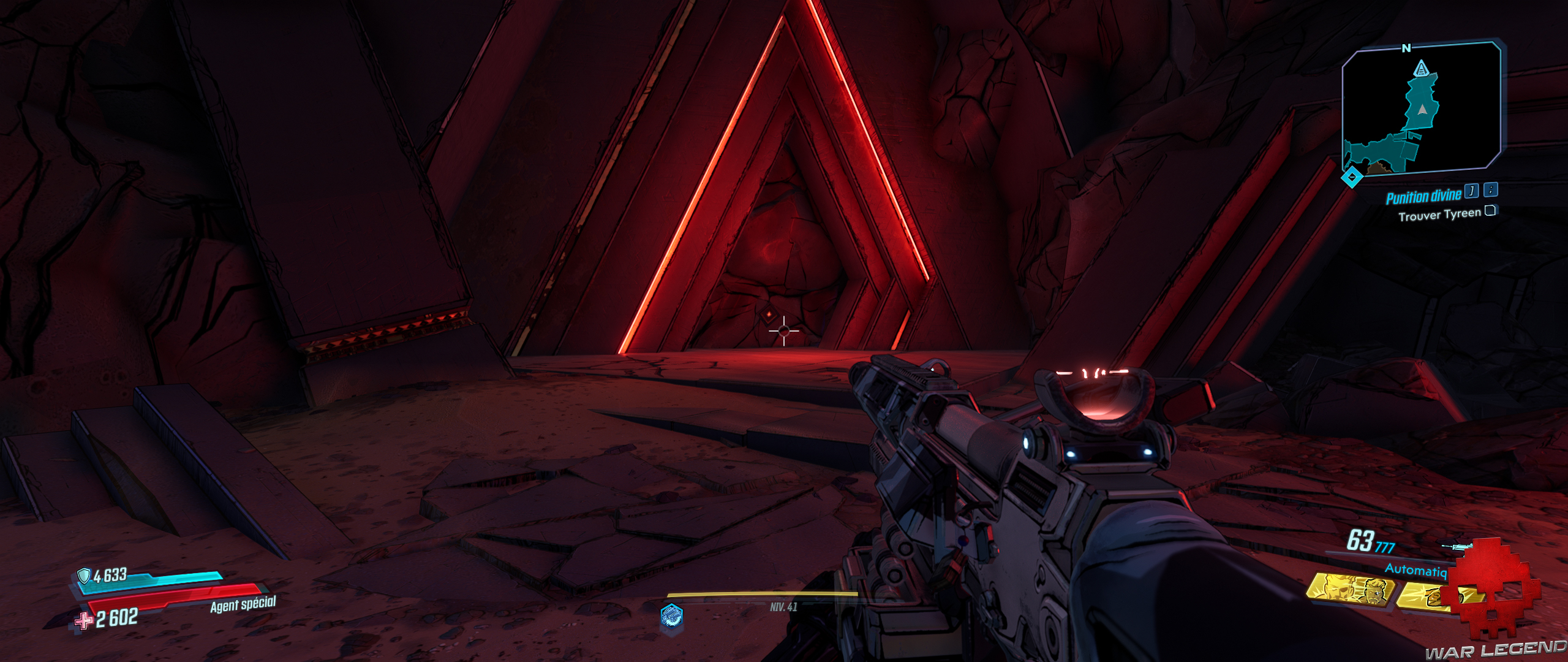Select the mission marker triangle on the minimap
Viewport: 1568px width, 662px height.
pos(1422,69)
